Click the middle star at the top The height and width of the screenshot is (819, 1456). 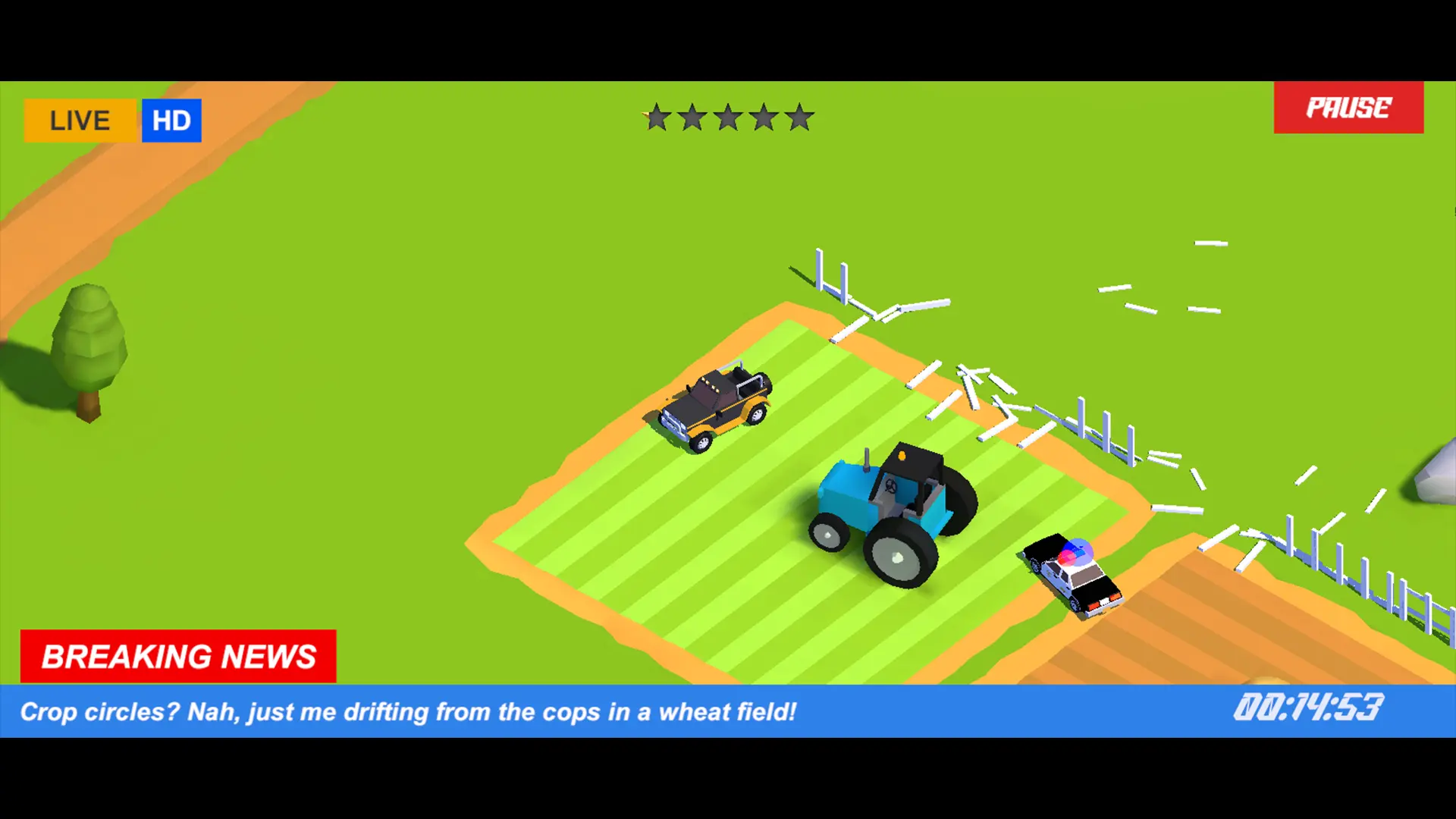tap(728, 118)
